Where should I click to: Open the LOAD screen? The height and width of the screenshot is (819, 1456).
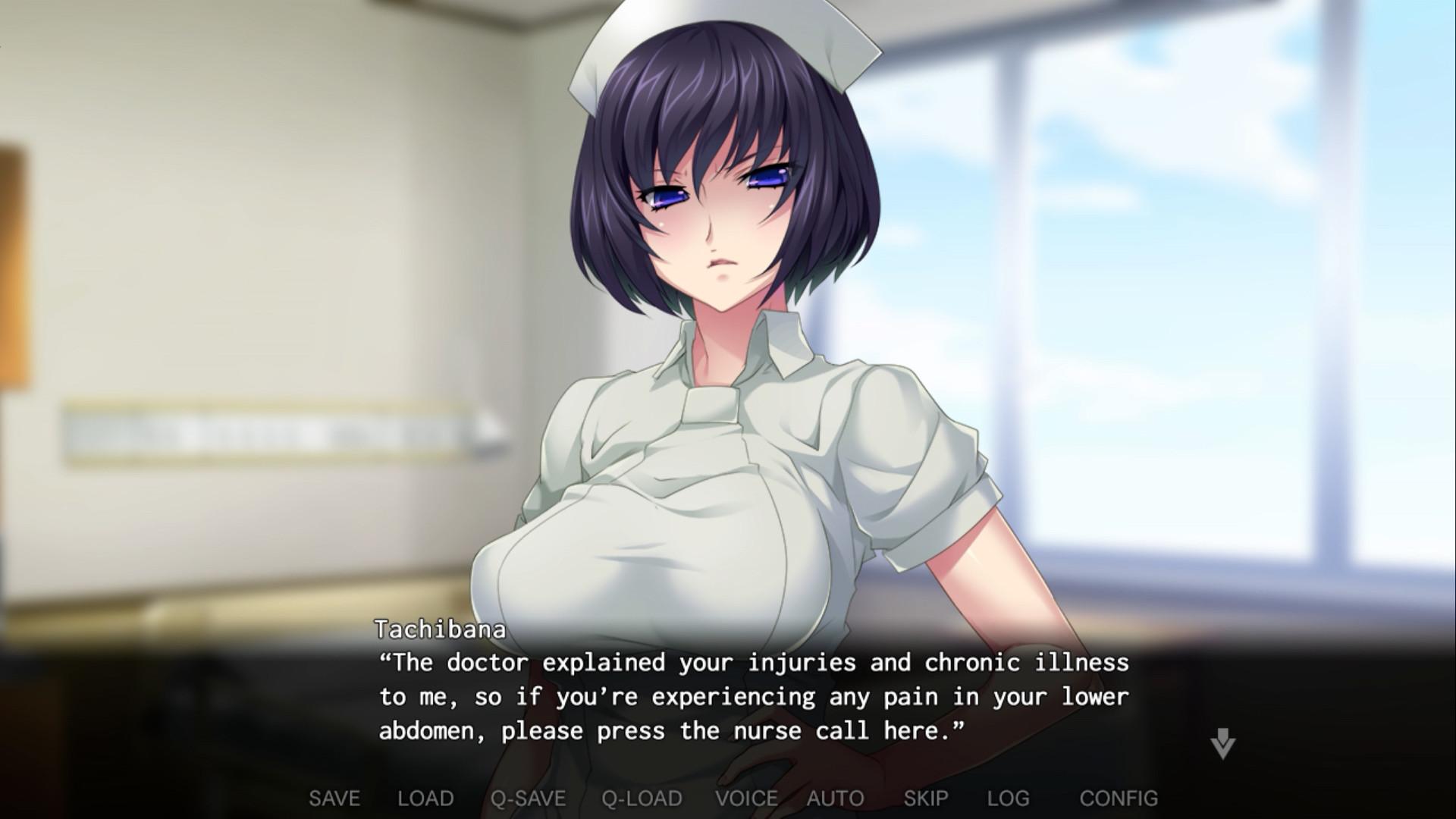pyautogui.click(x=425, y=798)
